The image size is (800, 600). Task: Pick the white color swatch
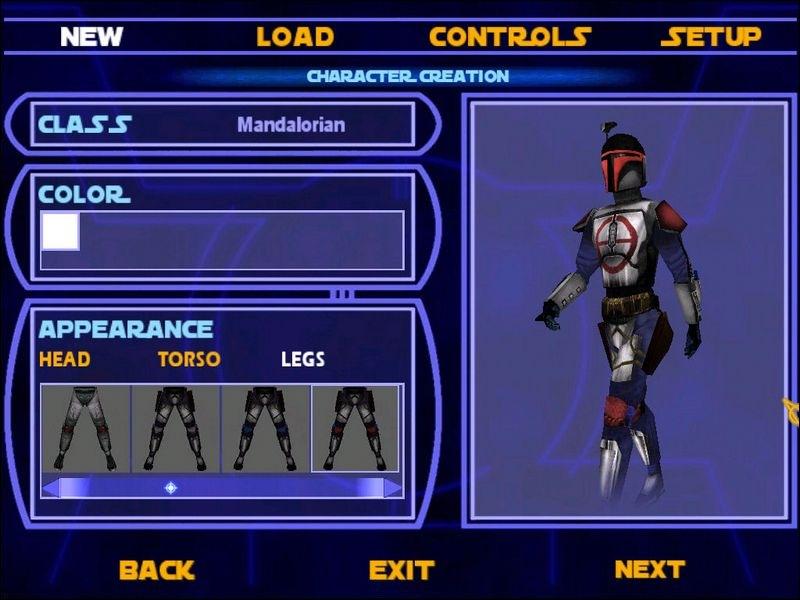tap(60, 231)
